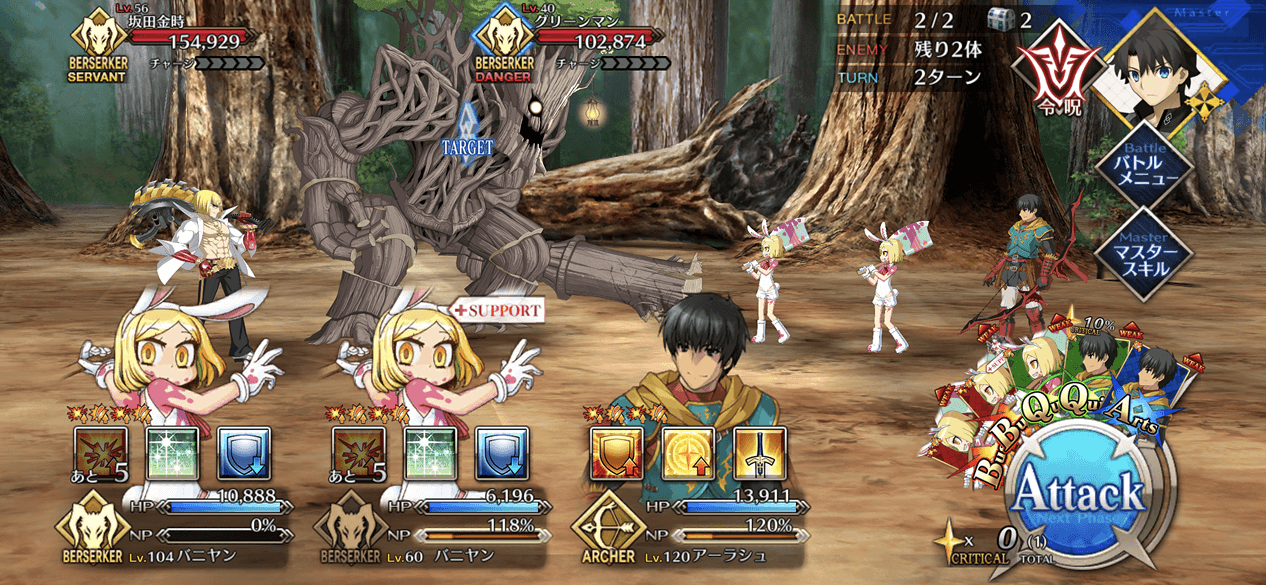Select Lv.104 Bunyan's cooldown skill icon
This screenshot has width=1266, height=585.
pos(101,454)
